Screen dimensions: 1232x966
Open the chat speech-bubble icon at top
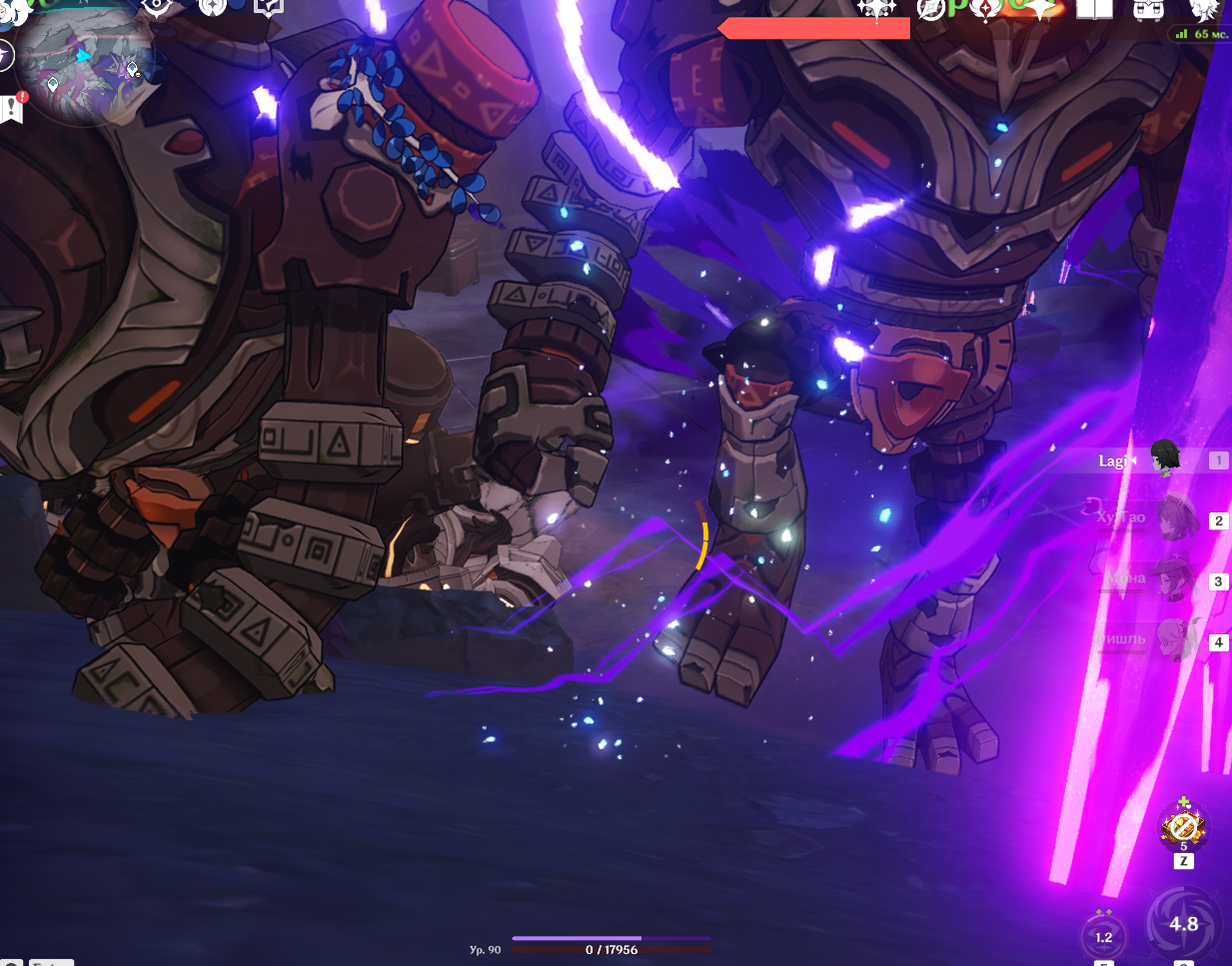click(x=268, y=6)
